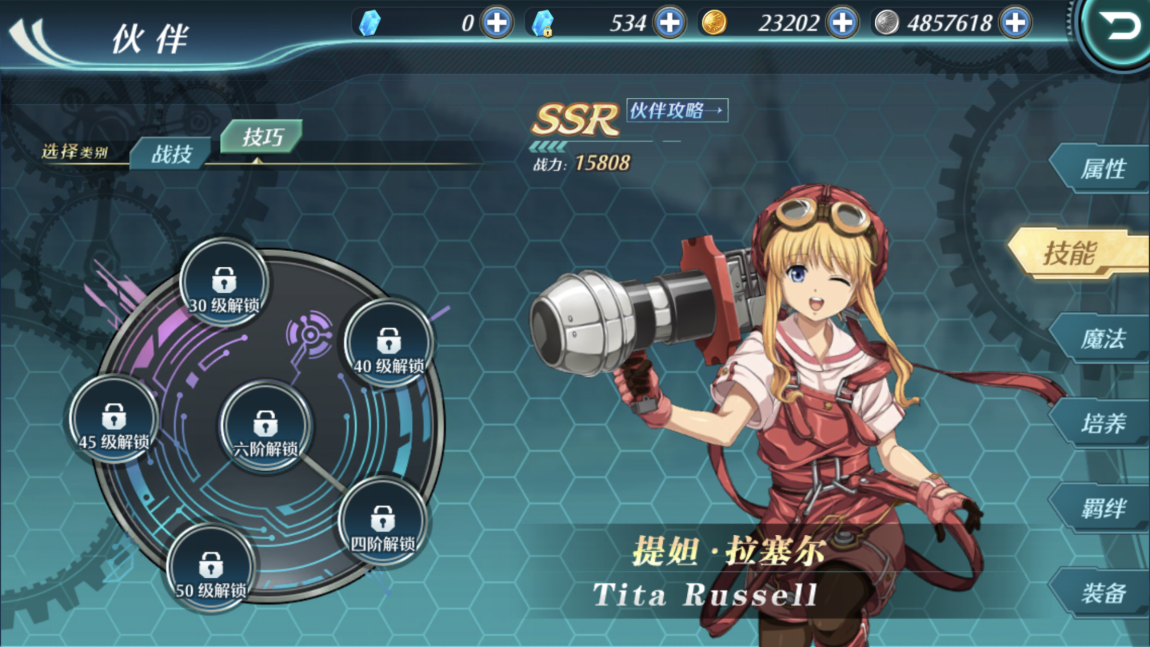
Task: Select the locked 四阶解锁 skill node
Action: pos(383,524)
